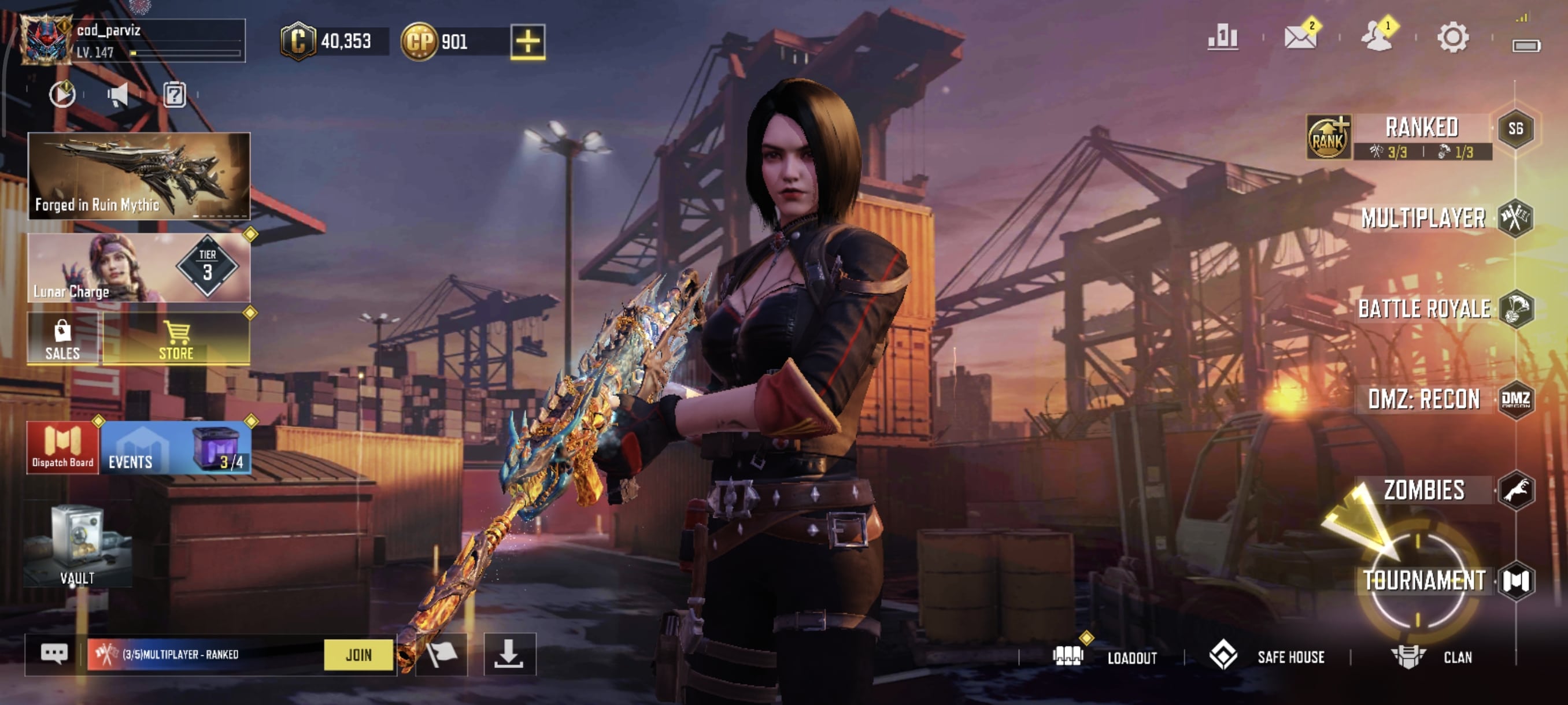Choose Battle Royale mode
Viewport: 1568px width, 705px height.
[1425, 309]
